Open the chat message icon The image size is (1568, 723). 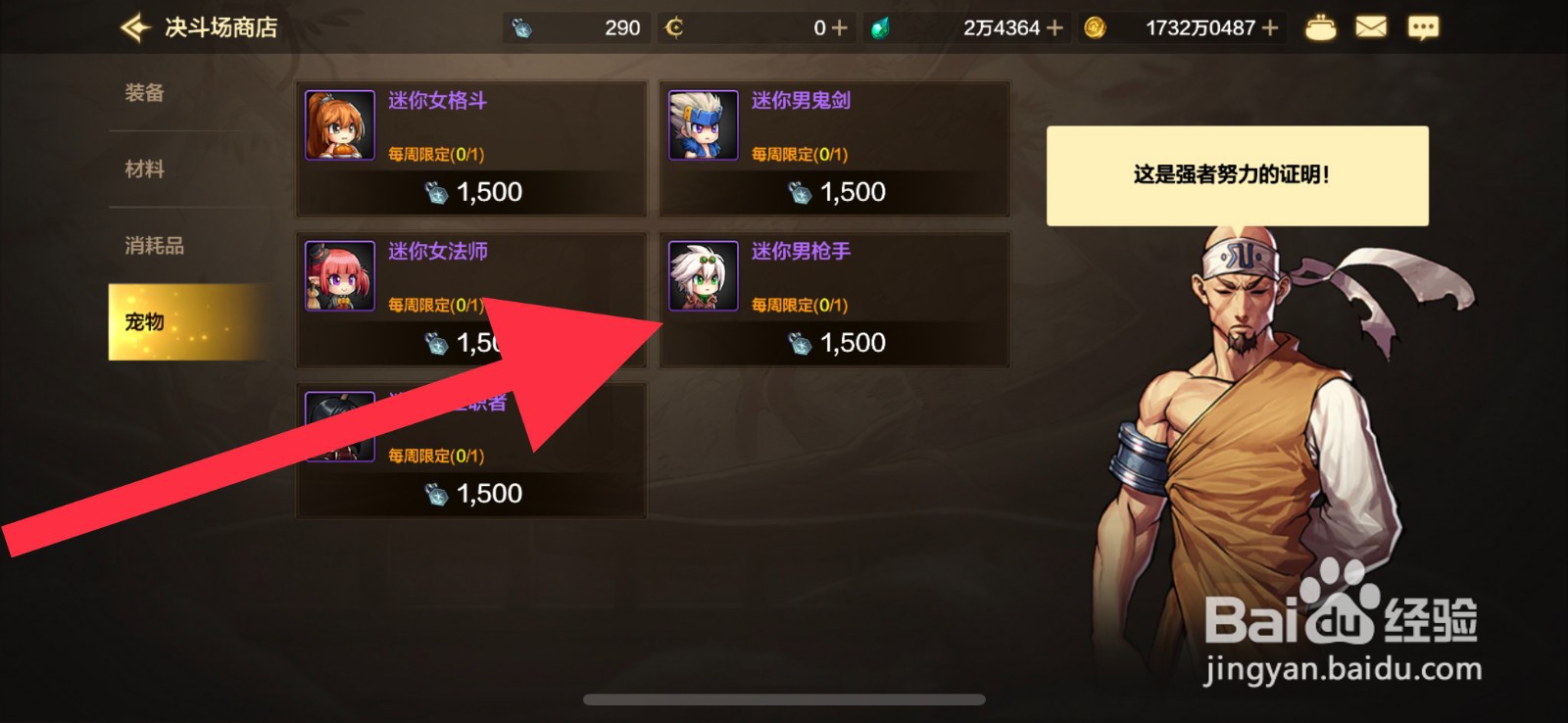coord(1423,26)
